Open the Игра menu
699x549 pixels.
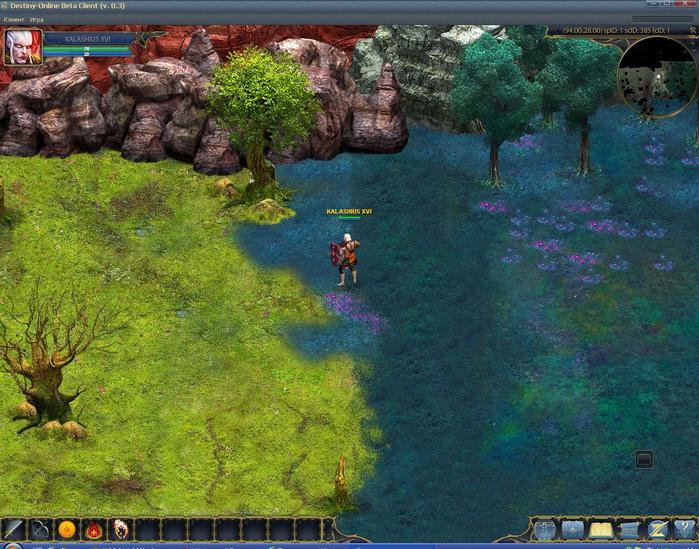pyautogui.click(x=37, y=19)
